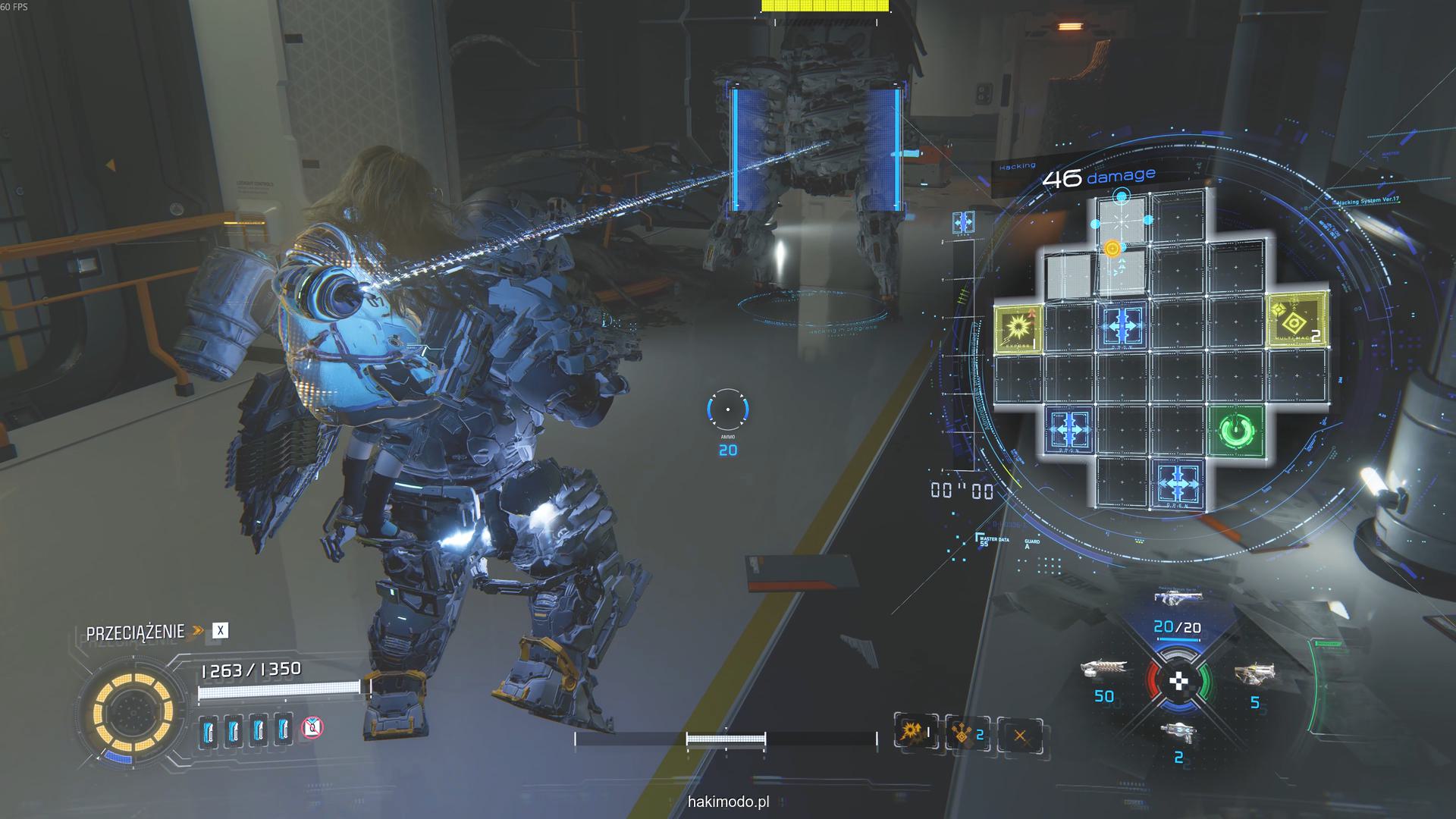Switch to the weapon with 5 ammo

pos(1254,673)
